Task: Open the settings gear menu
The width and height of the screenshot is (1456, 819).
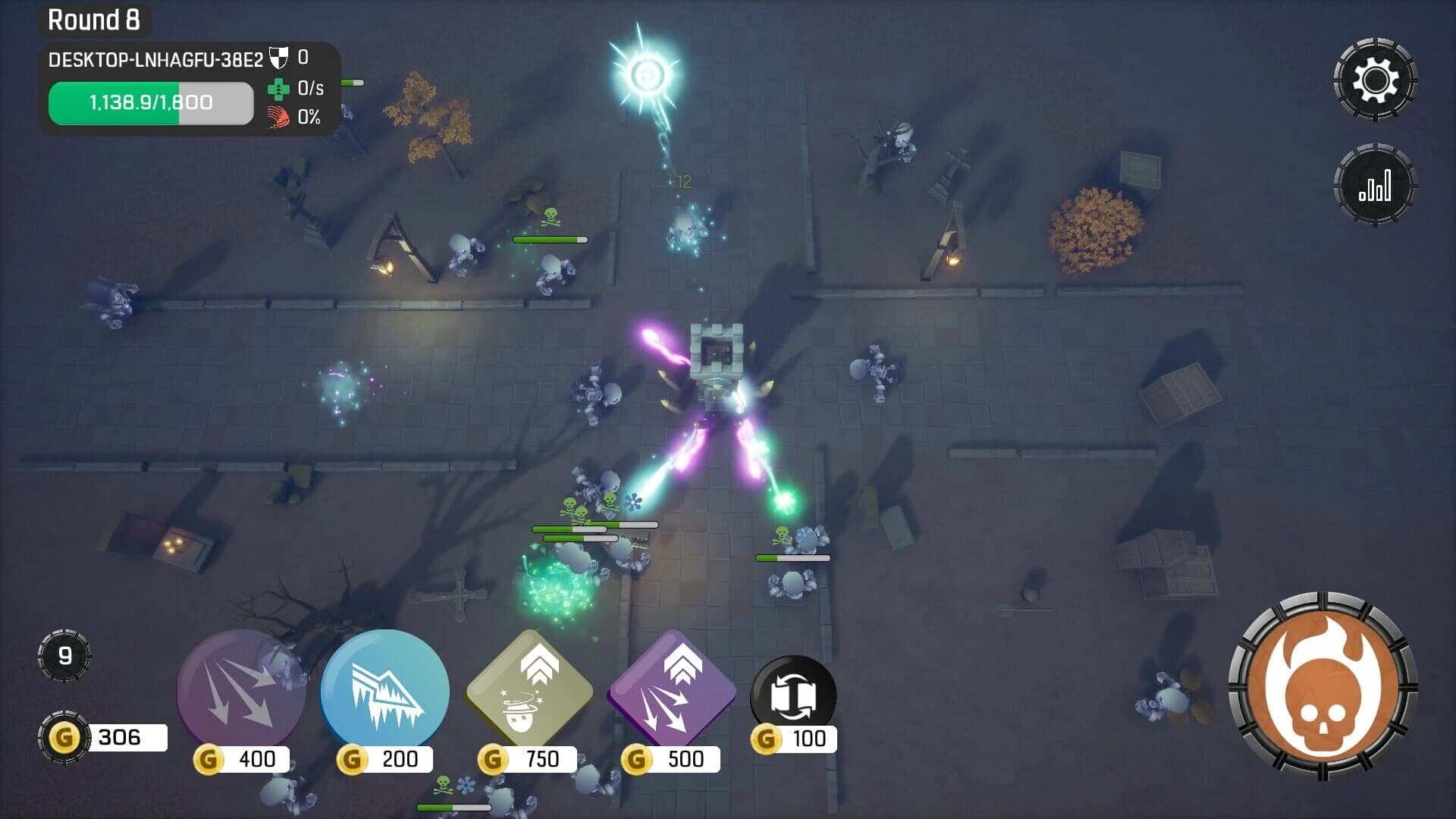Action: coord(1376,79)
